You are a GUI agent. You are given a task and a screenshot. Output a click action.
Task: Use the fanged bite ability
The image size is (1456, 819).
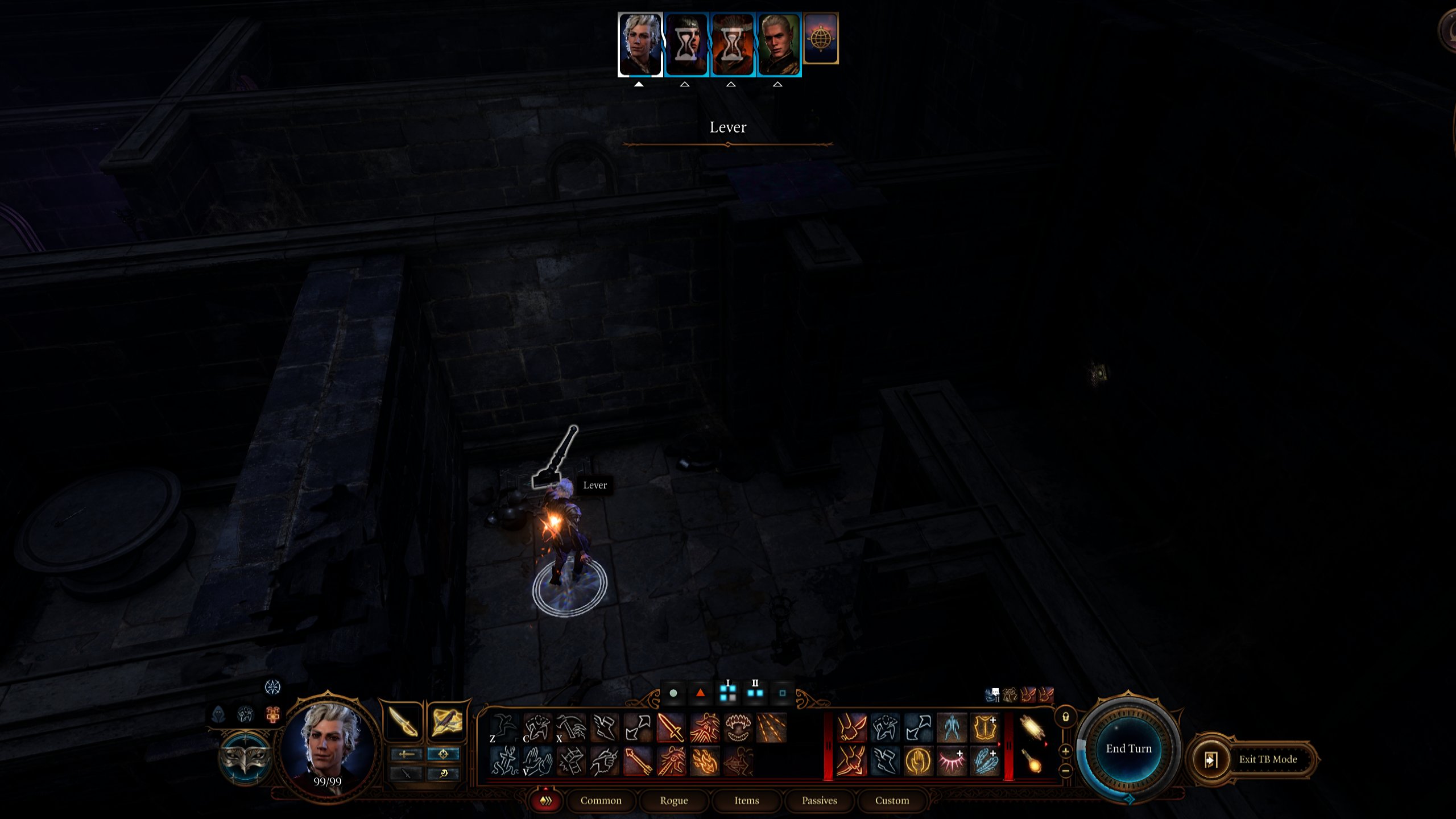738,727
